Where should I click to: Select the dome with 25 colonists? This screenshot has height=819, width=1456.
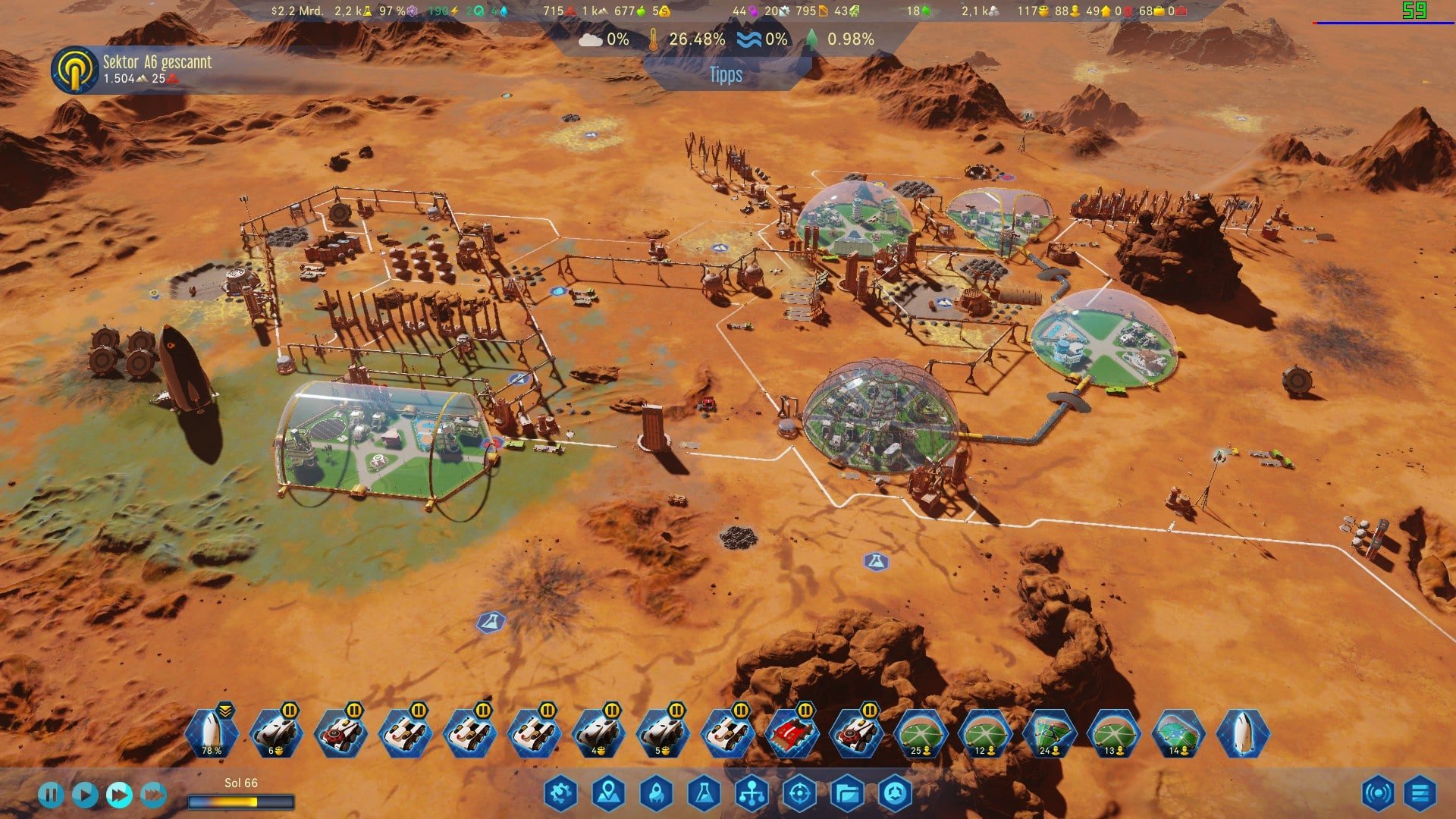921,734
